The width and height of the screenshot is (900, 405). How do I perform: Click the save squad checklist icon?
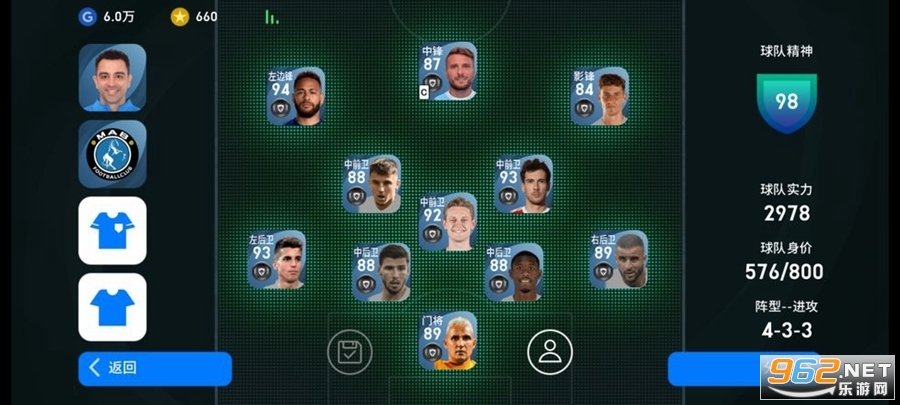[x=349, y=351]
